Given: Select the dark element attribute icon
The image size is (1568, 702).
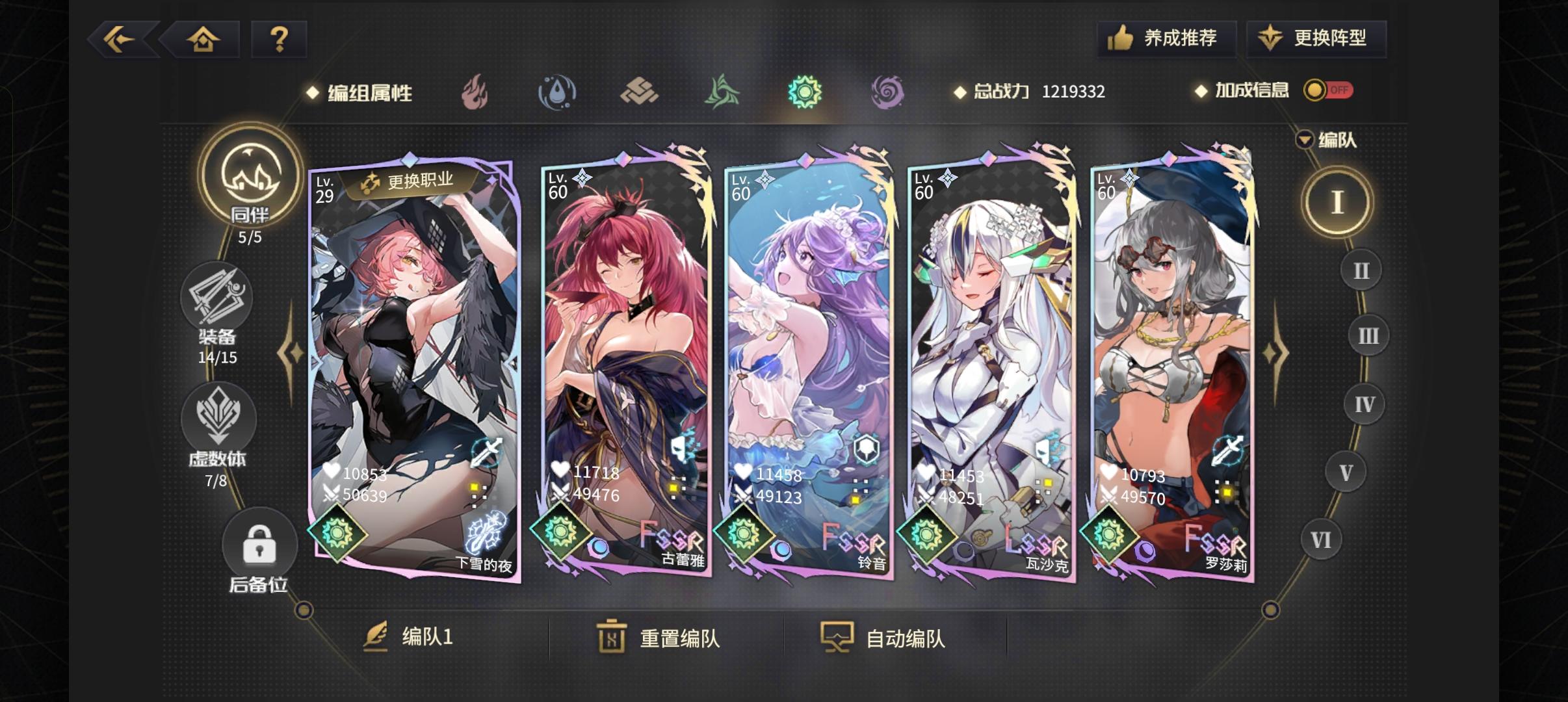Looking at the screenshot, I should pyautogui.click(x=888, y=92).
